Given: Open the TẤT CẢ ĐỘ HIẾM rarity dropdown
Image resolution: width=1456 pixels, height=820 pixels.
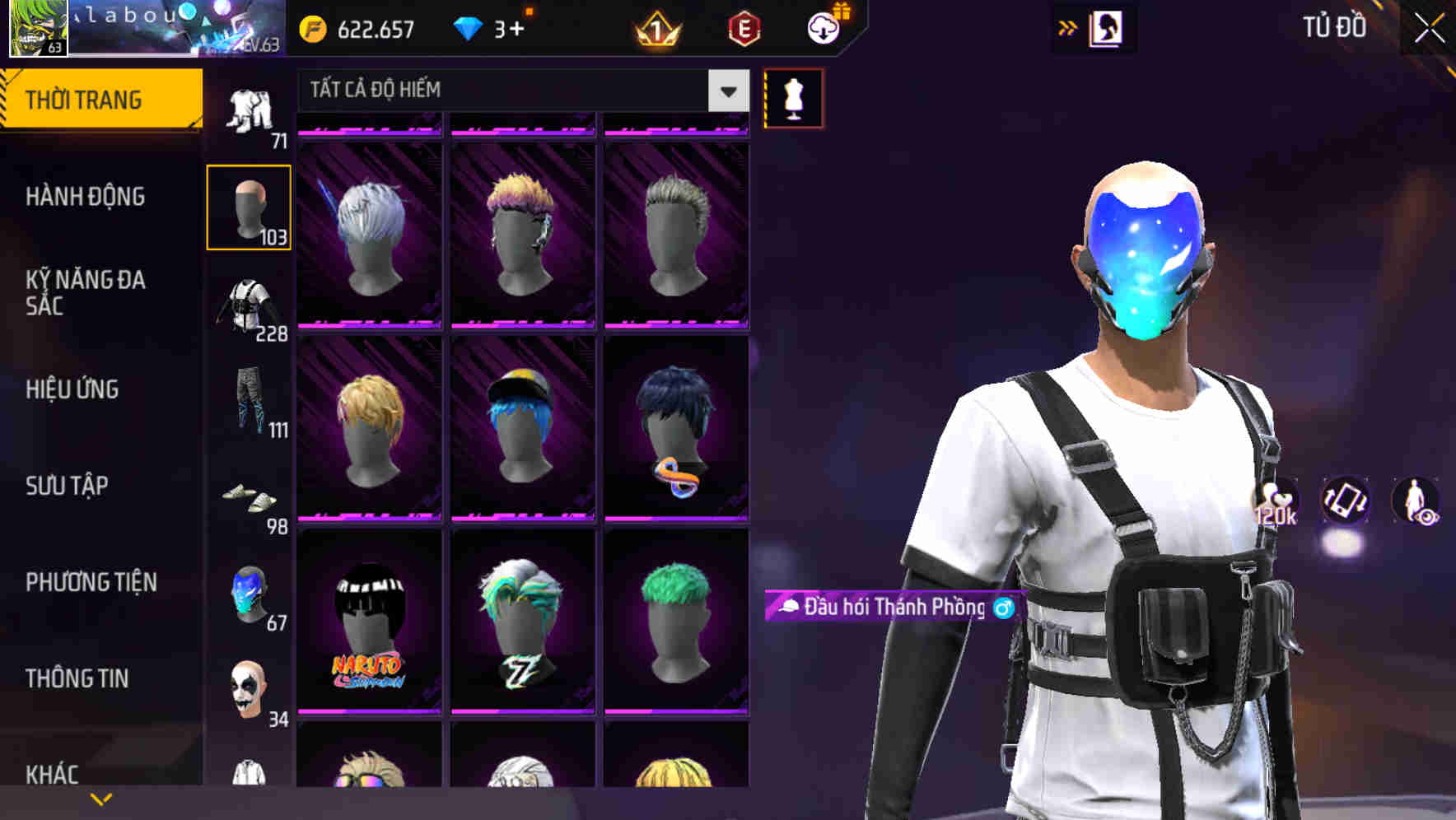Looking at the screenshot, I should [x=519, y=91].
